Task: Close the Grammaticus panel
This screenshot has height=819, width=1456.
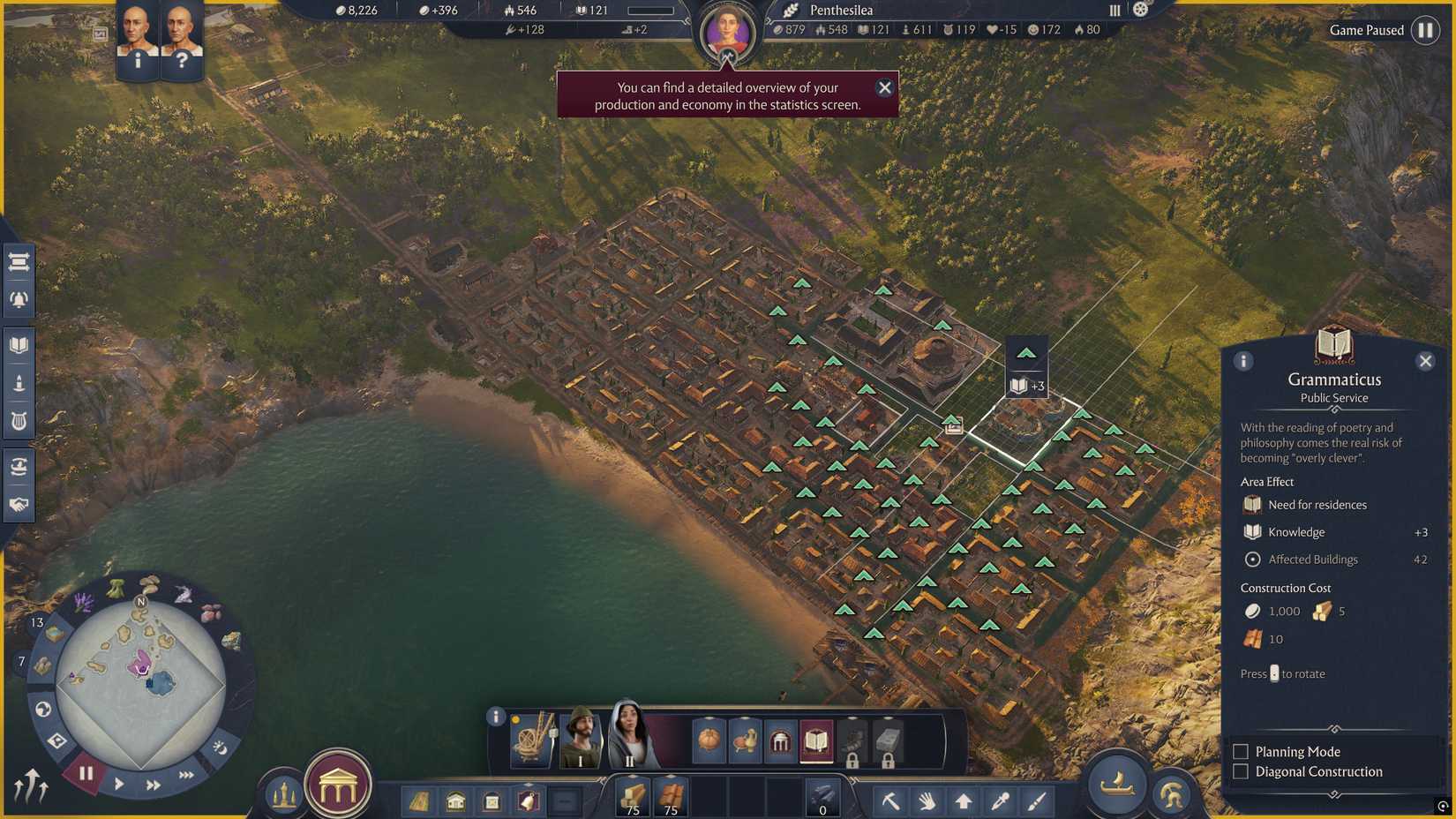Action: [1427, 360]
